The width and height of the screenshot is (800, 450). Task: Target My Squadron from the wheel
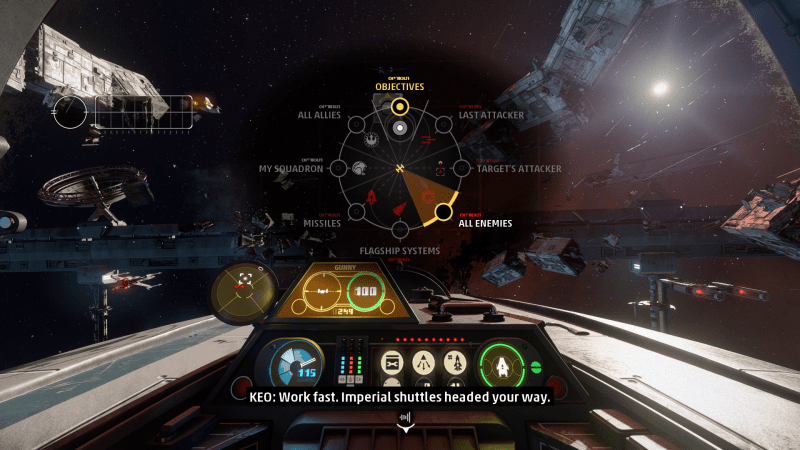point(338,168)
